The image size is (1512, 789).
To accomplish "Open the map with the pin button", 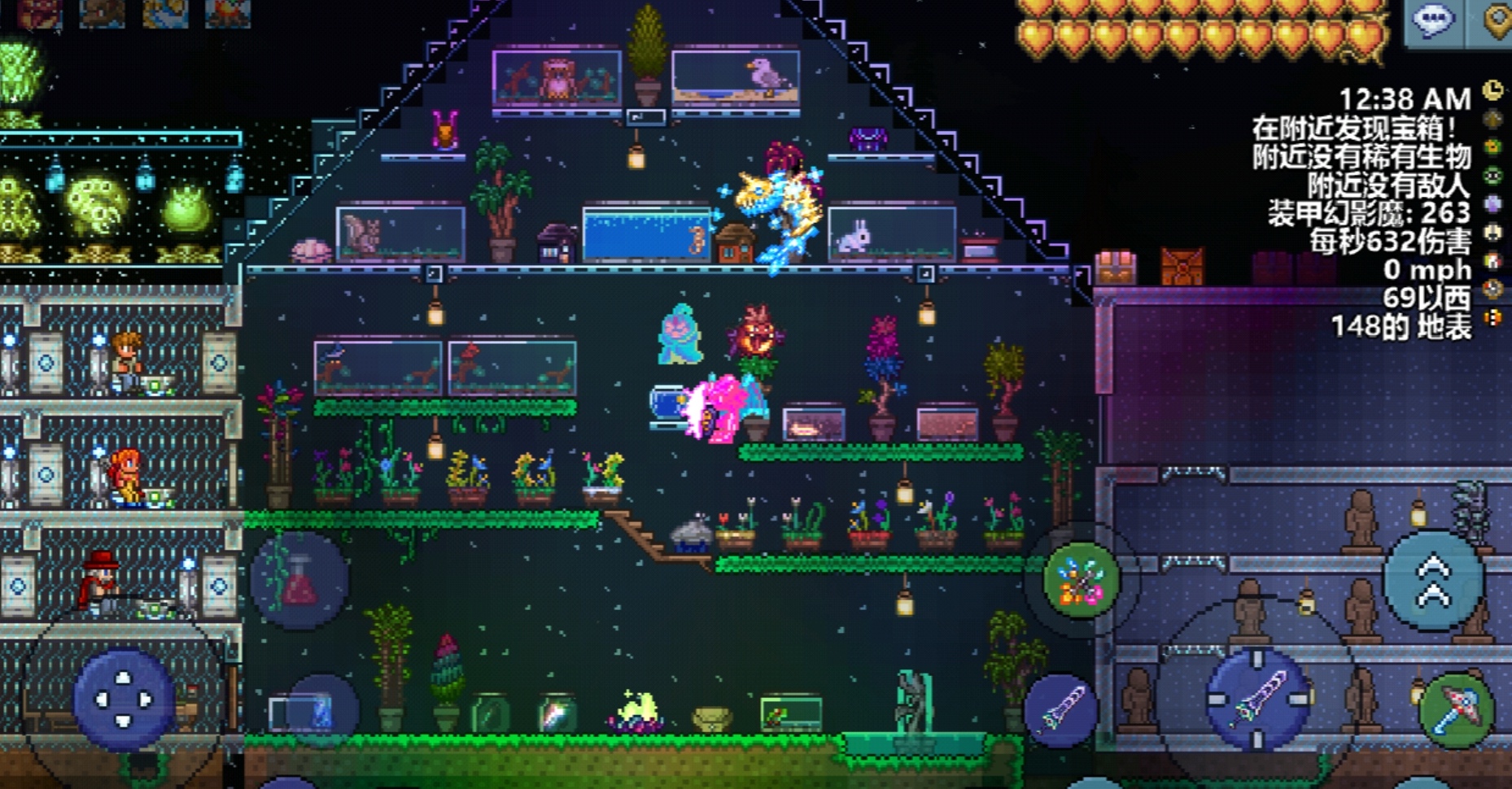I will (x=1496, y=20).
